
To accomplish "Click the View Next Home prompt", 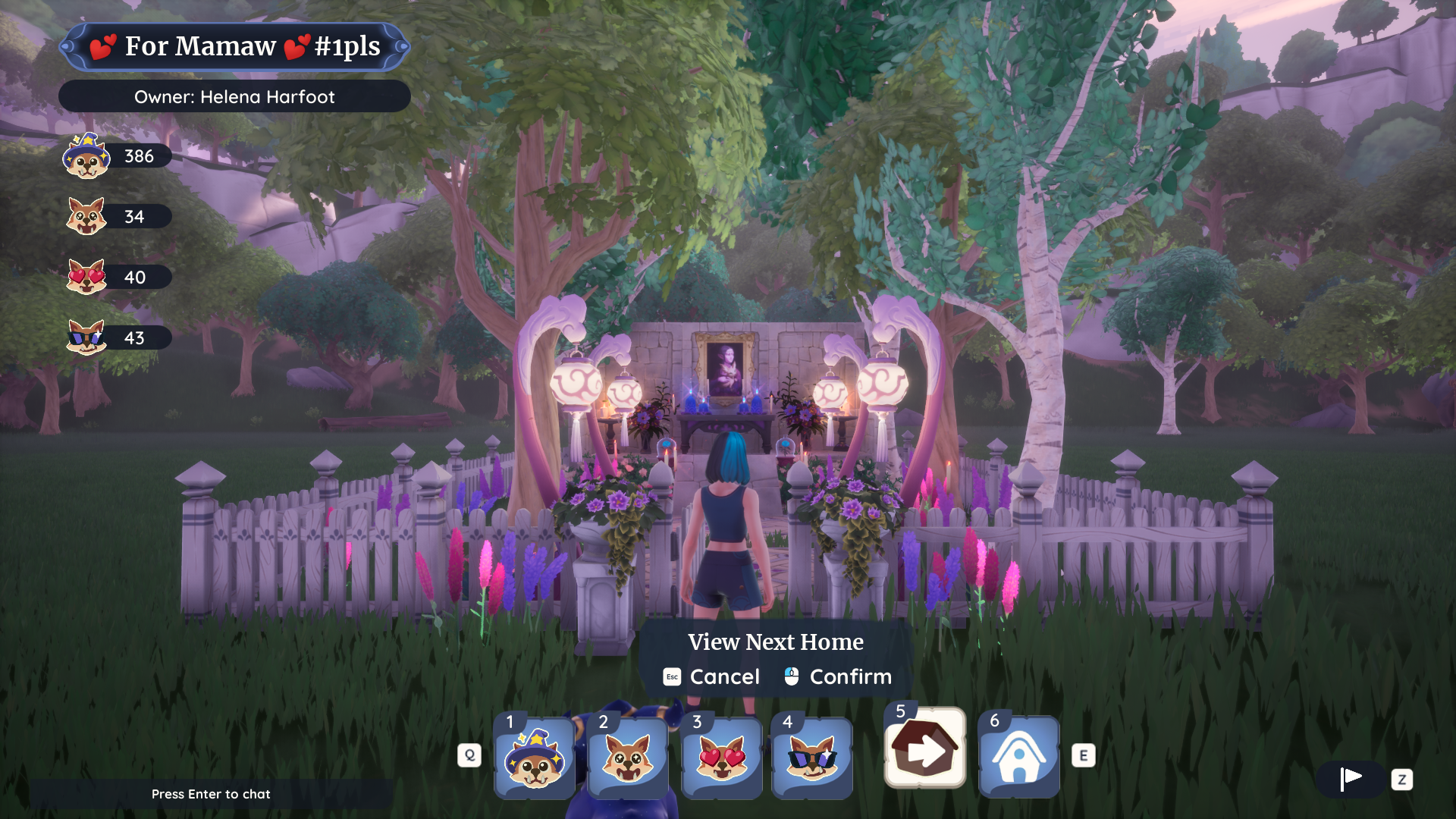I will coord(776,642).
